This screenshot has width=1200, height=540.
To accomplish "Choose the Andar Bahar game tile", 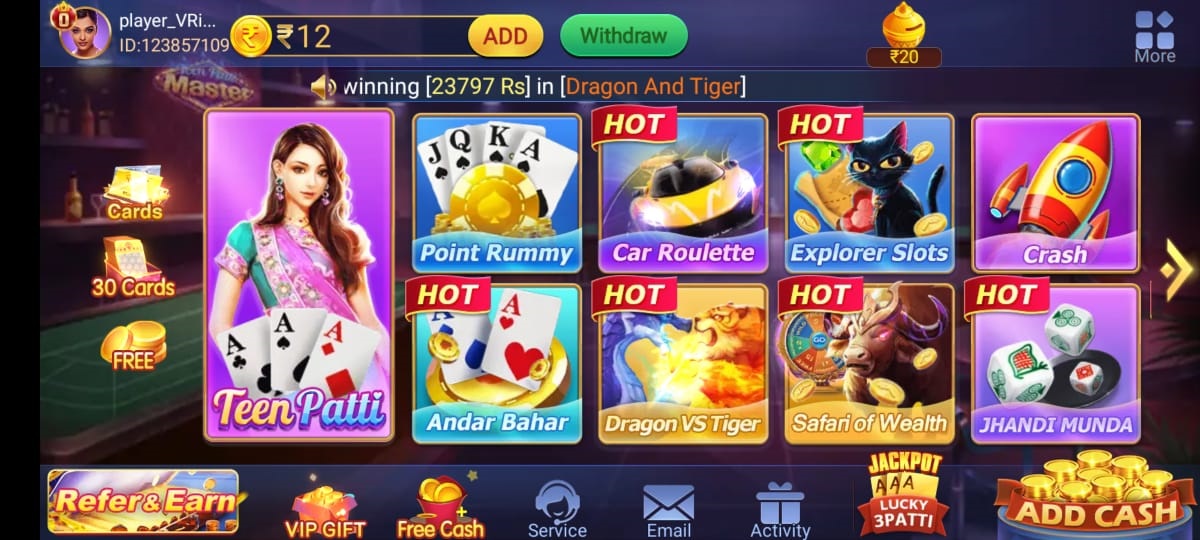I will (497, 363).
